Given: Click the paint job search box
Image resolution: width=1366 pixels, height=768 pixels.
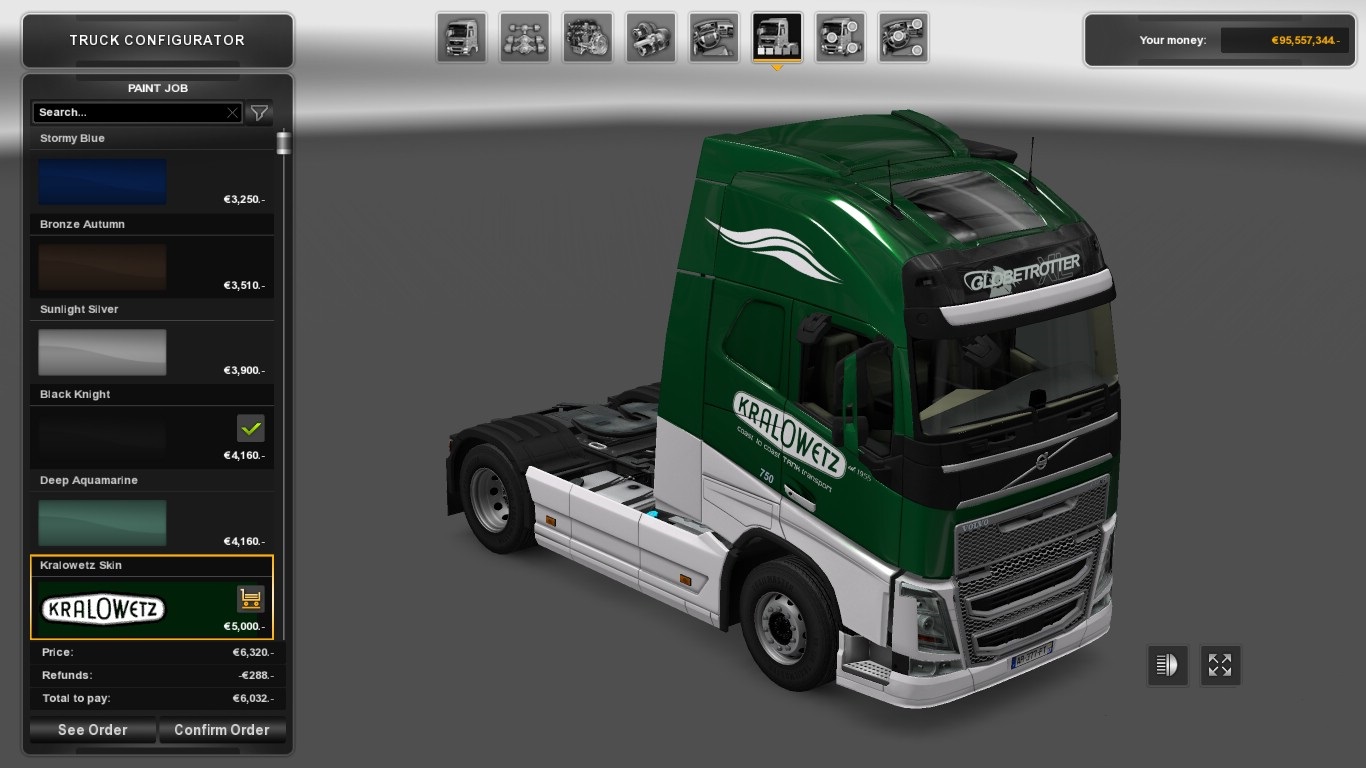Looking at the screenshot, I should coord(128,113).
